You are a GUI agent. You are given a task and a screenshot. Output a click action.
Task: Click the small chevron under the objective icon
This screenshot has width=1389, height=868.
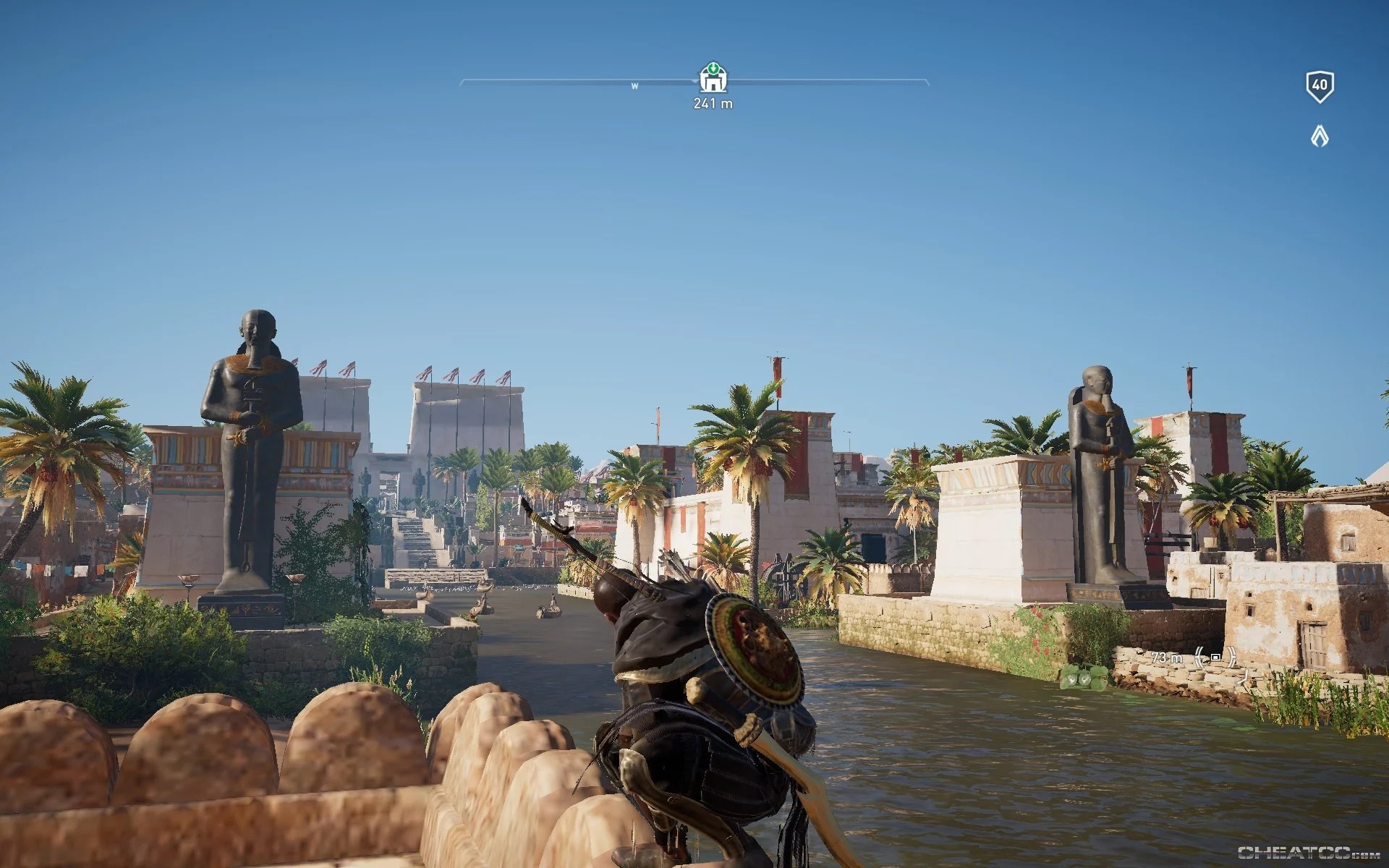[x=694, y=82]
